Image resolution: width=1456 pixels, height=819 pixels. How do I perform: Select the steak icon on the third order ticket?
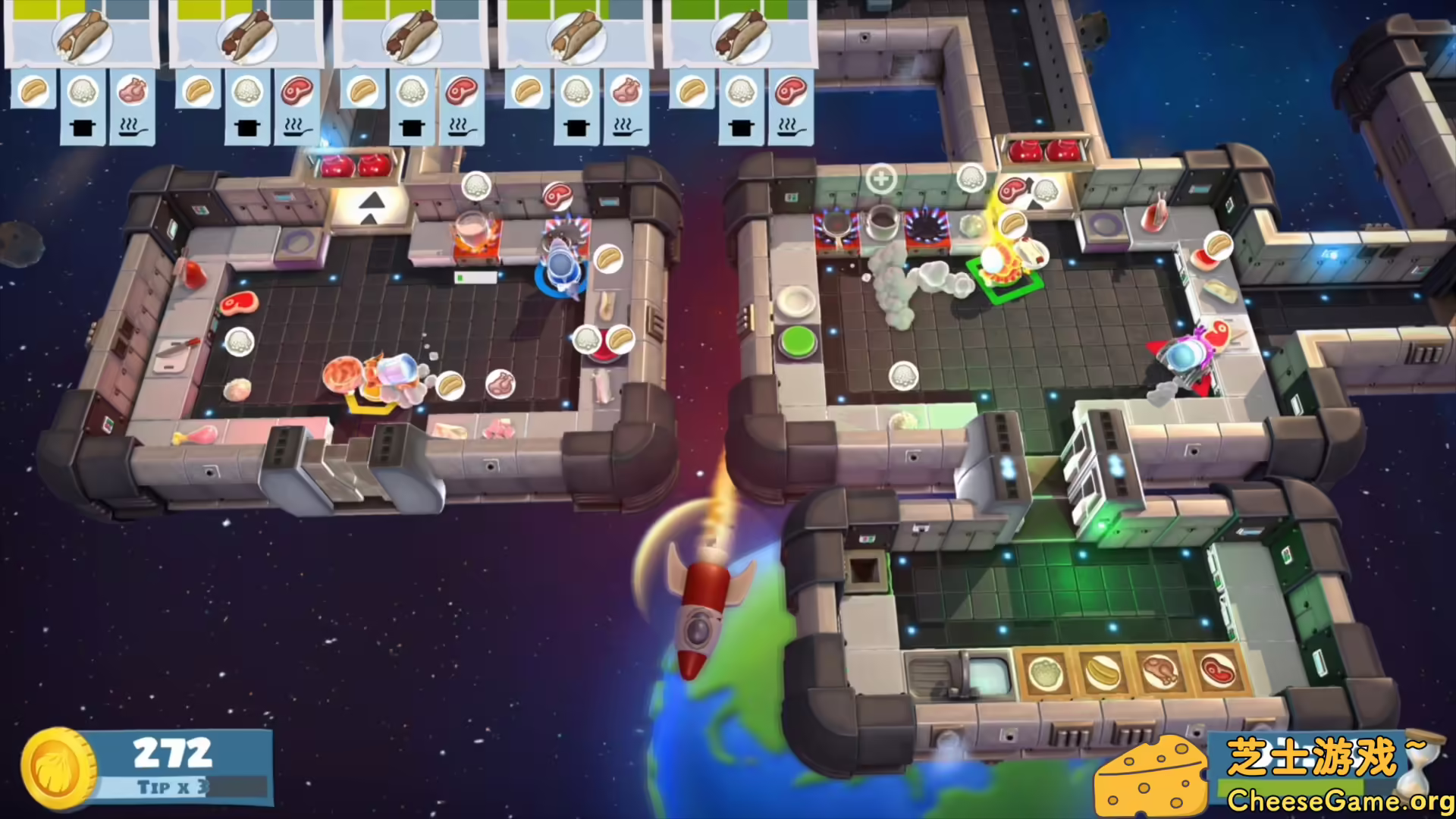(463, 93)
